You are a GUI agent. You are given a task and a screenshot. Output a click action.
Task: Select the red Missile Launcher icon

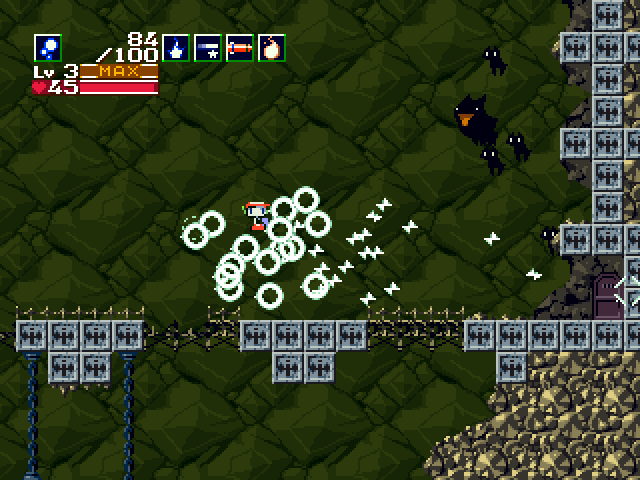(x=240, y=47)
